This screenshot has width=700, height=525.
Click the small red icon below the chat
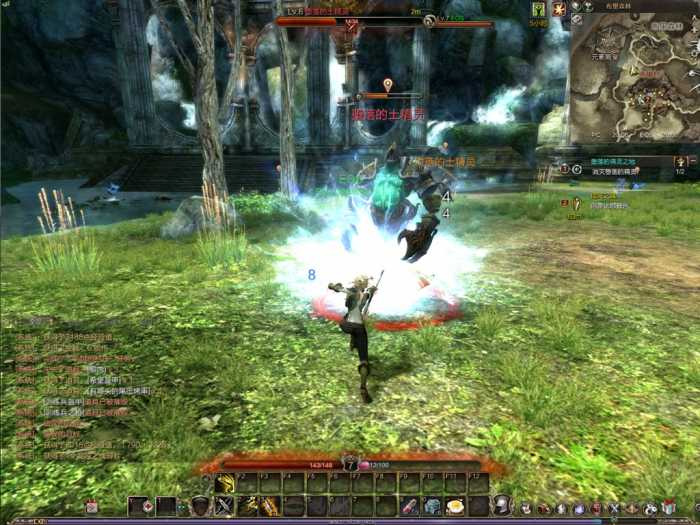pos(91,507)
